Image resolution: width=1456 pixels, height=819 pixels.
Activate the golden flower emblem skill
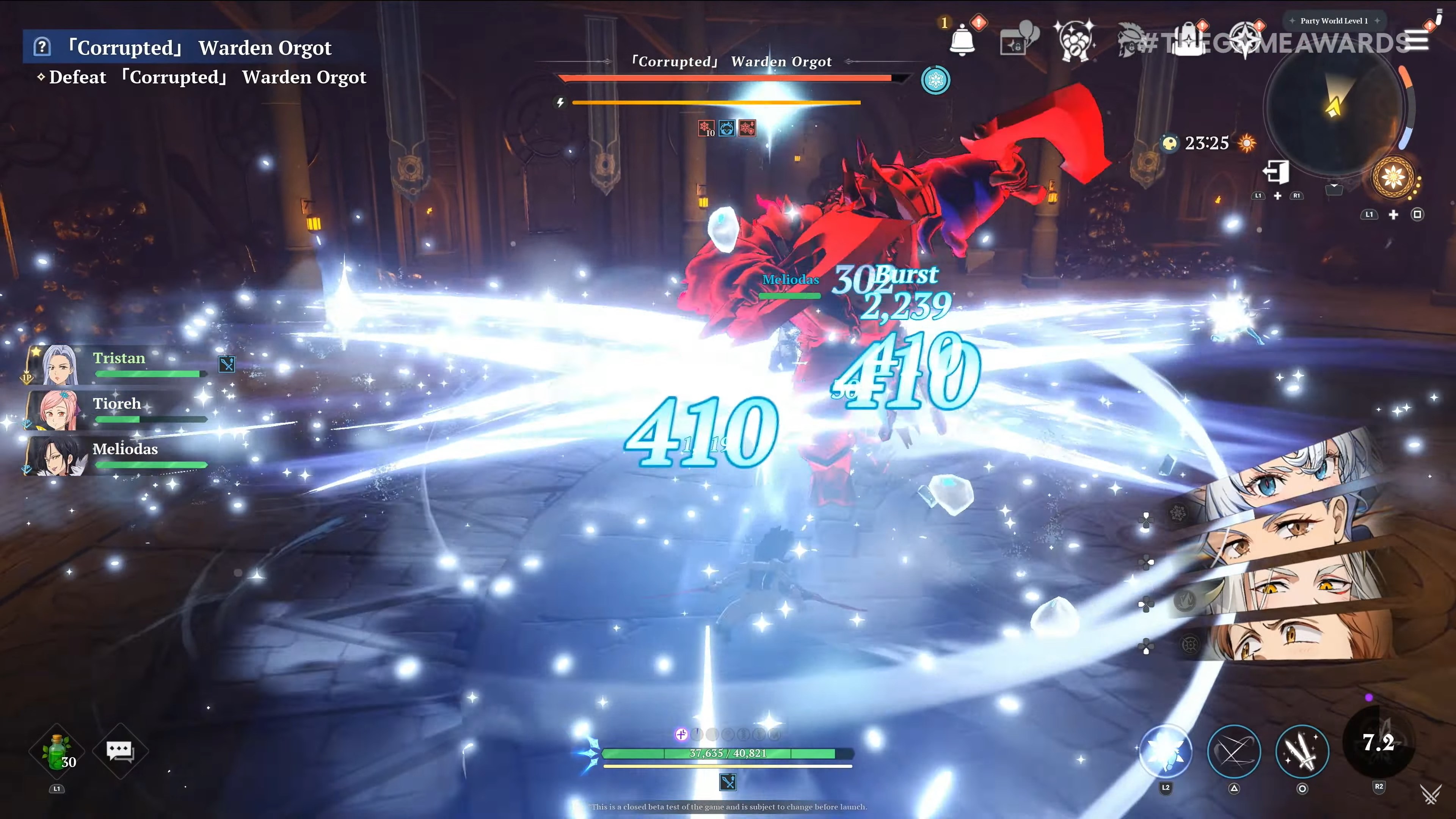1393,177
